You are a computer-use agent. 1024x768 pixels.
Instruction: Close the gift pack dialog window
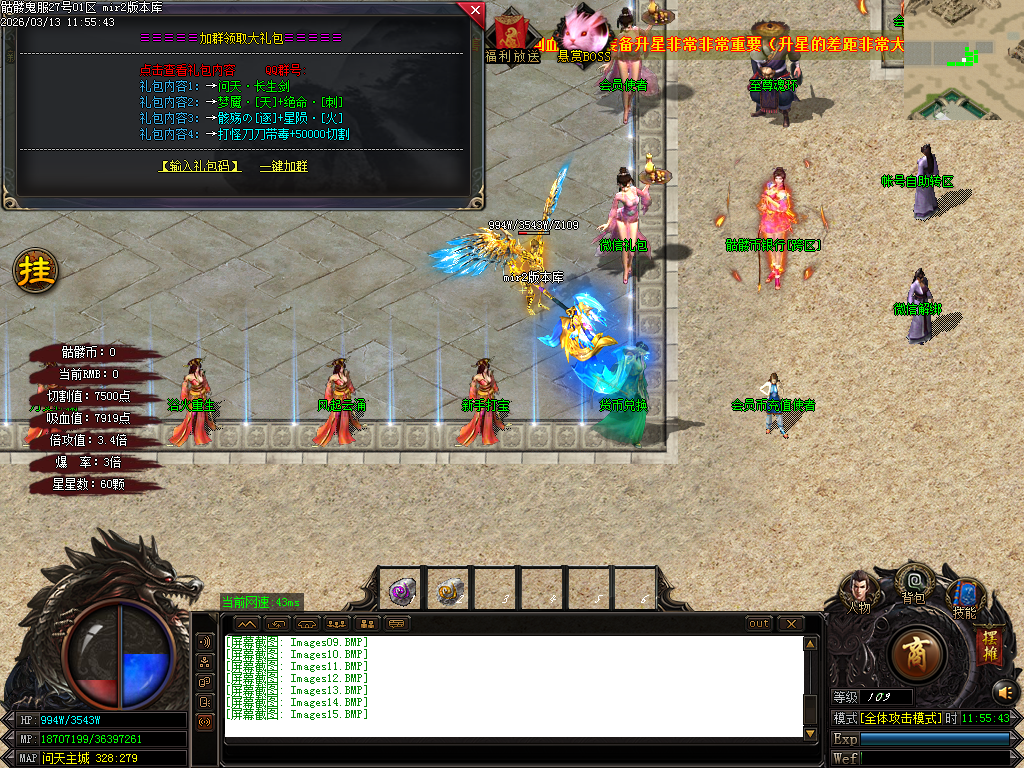[474, 11]
